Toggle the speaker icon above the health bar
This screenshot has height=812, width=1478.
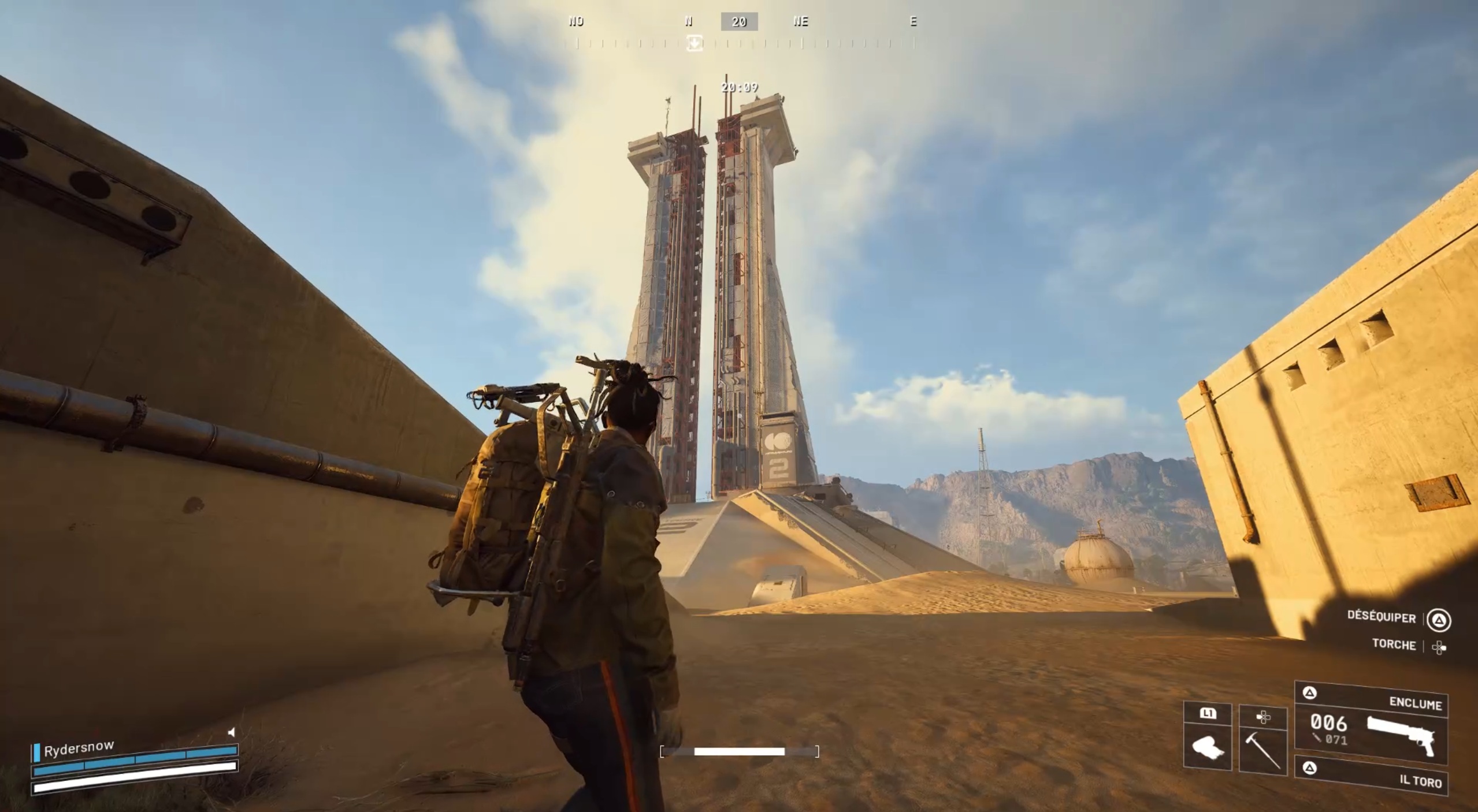point(232,732)
